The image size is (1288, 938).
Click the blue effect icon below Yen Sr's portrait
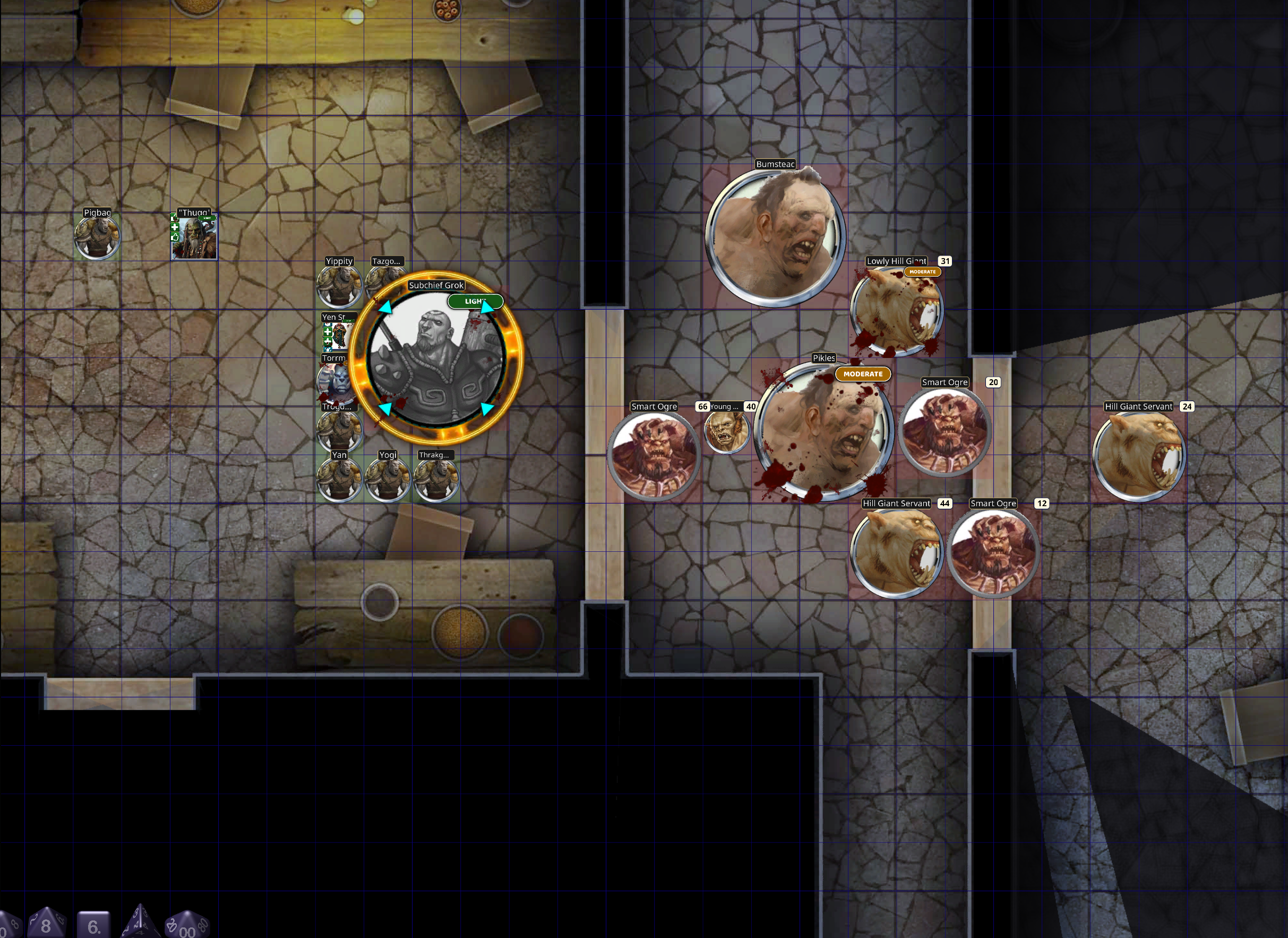(328, 350)
